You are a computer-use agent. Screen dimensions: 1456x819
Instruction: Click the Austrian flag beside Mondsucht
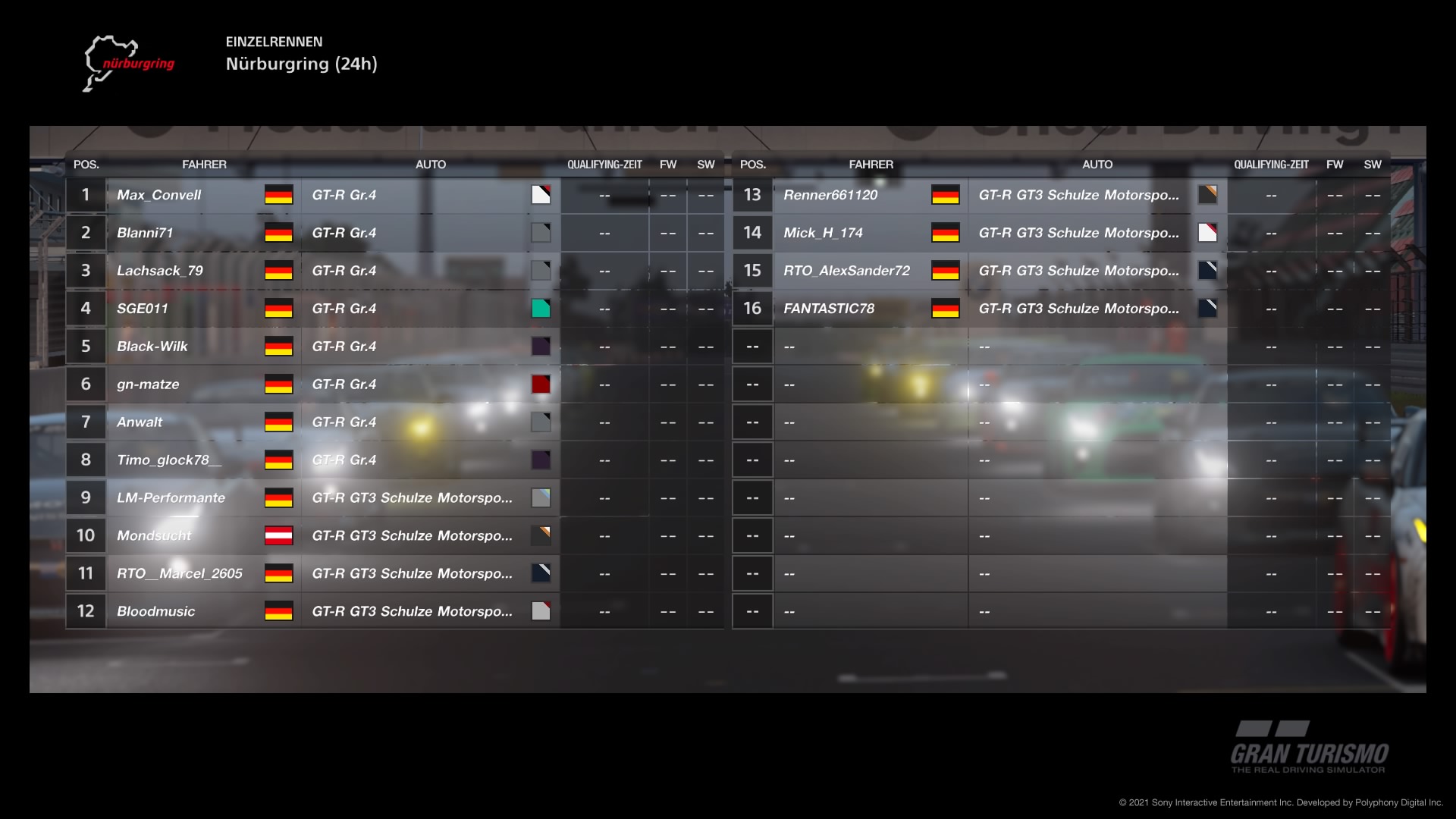[x=278, y=535]
